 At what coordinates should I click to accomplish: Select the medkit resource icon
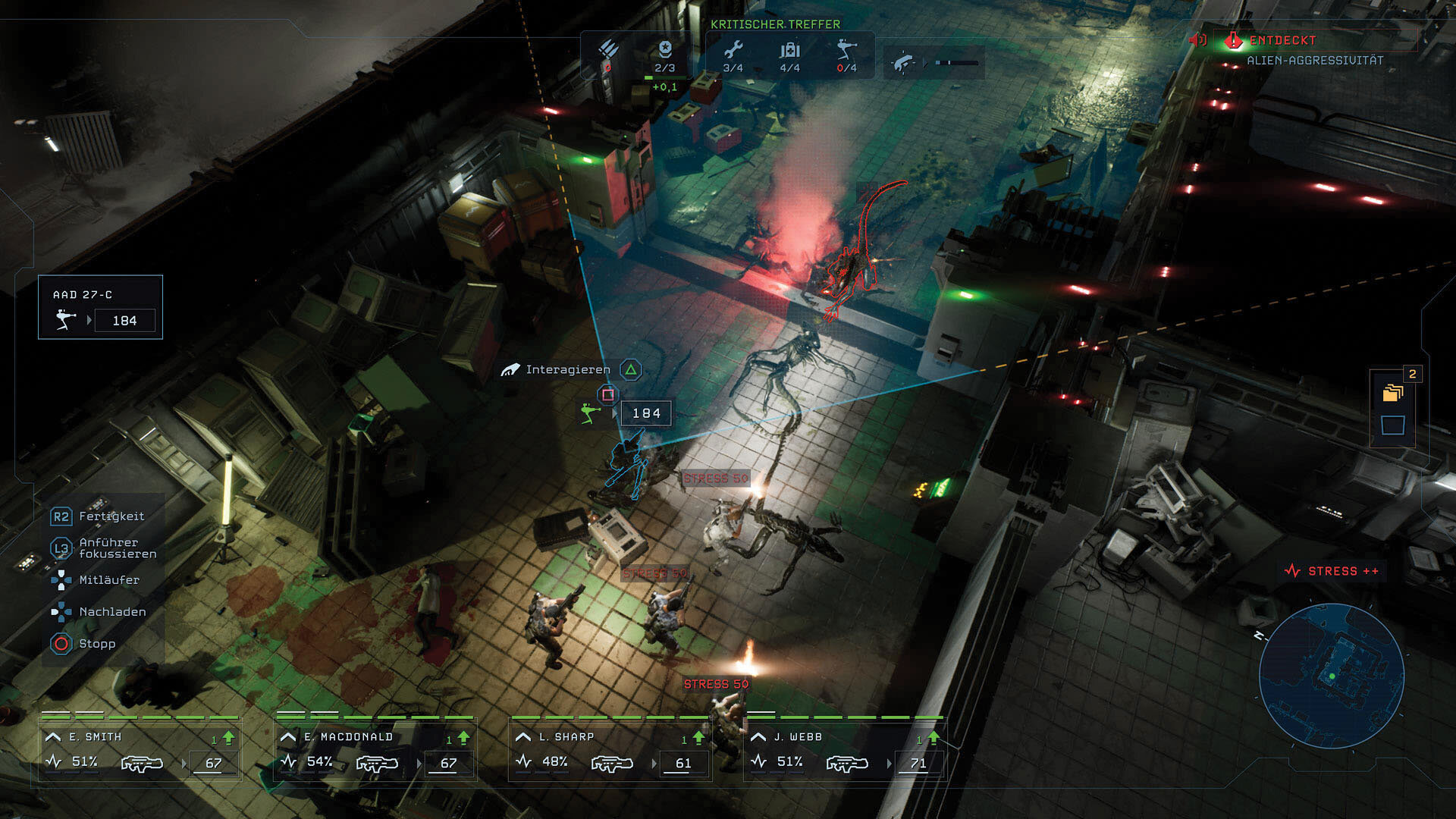pyautogui.click(x=789, y=50)
